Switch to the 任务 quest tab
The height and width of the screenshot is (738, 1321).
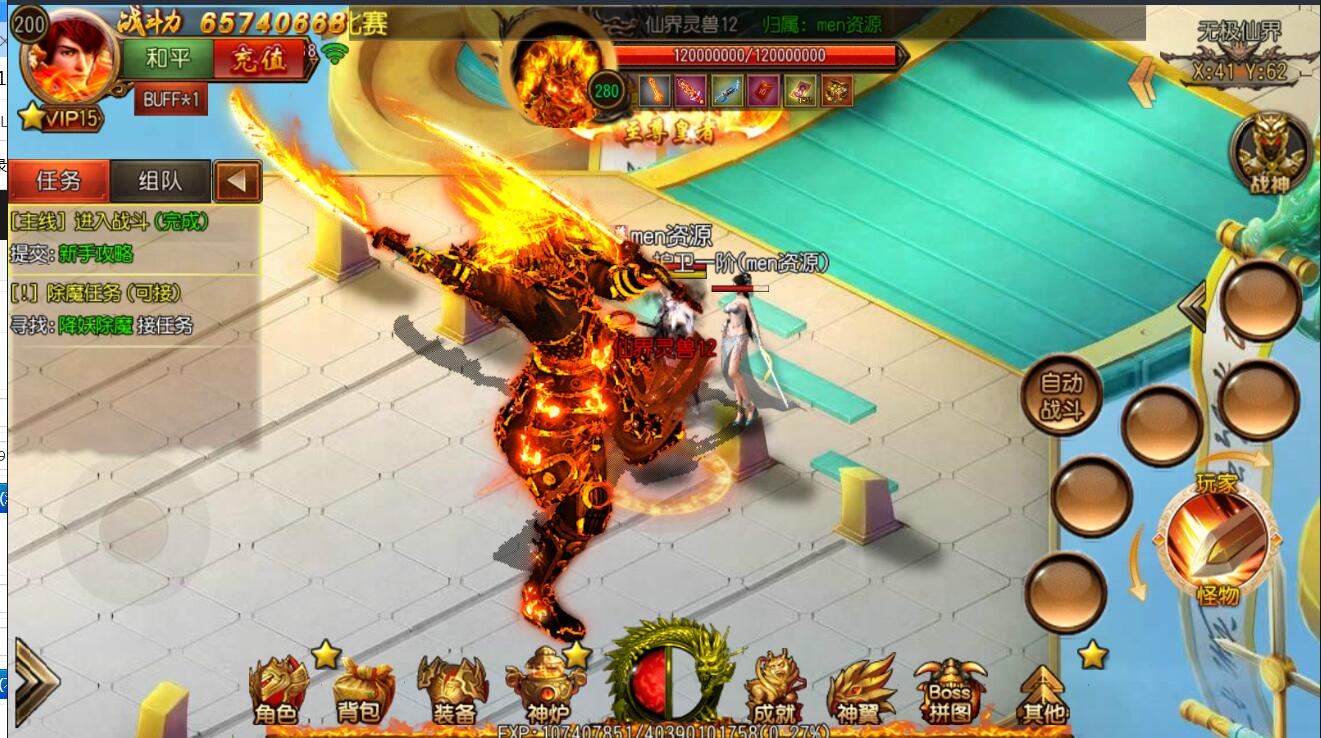(59, 181)
